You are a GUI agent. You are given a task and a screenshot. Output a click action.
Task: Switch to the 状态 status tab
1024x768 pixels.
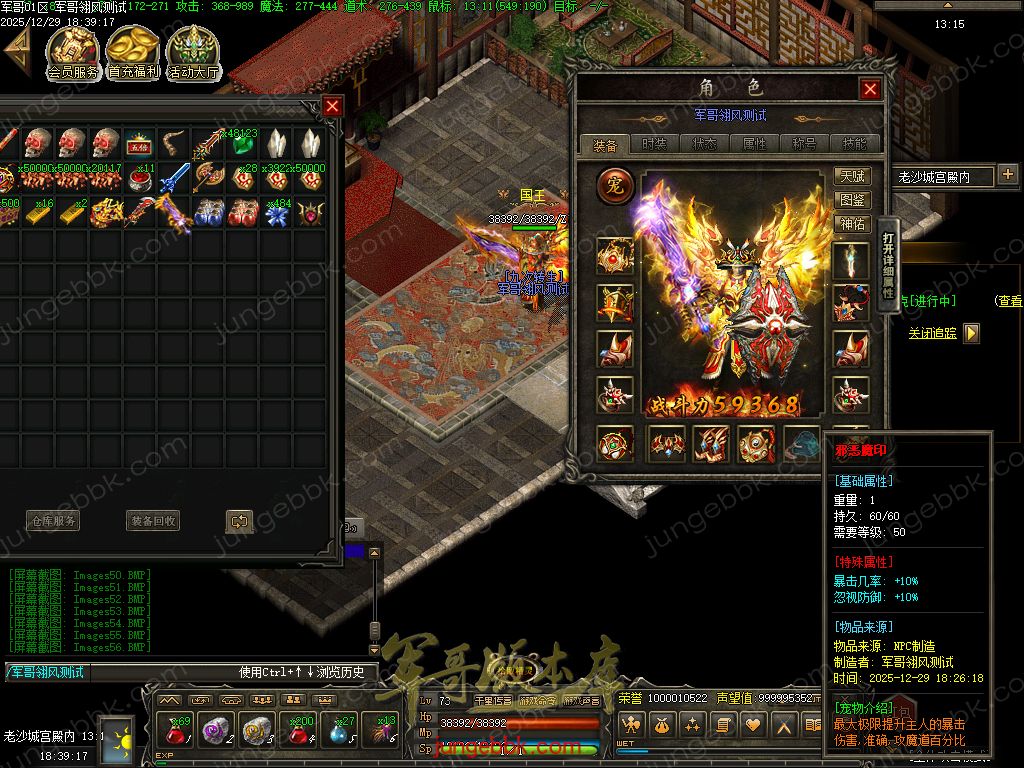704,144
